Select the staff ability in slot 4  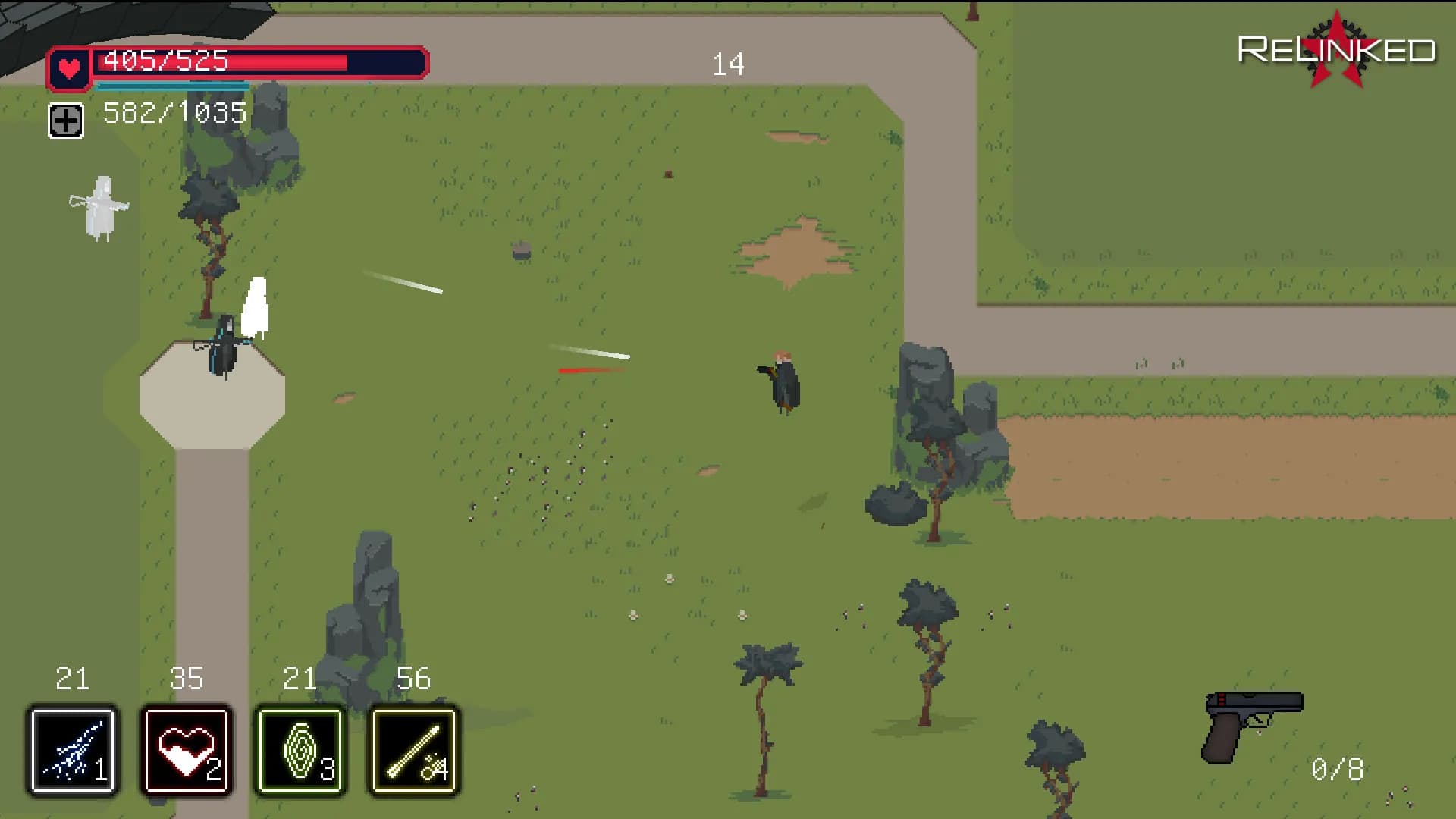tap(414, 751)
